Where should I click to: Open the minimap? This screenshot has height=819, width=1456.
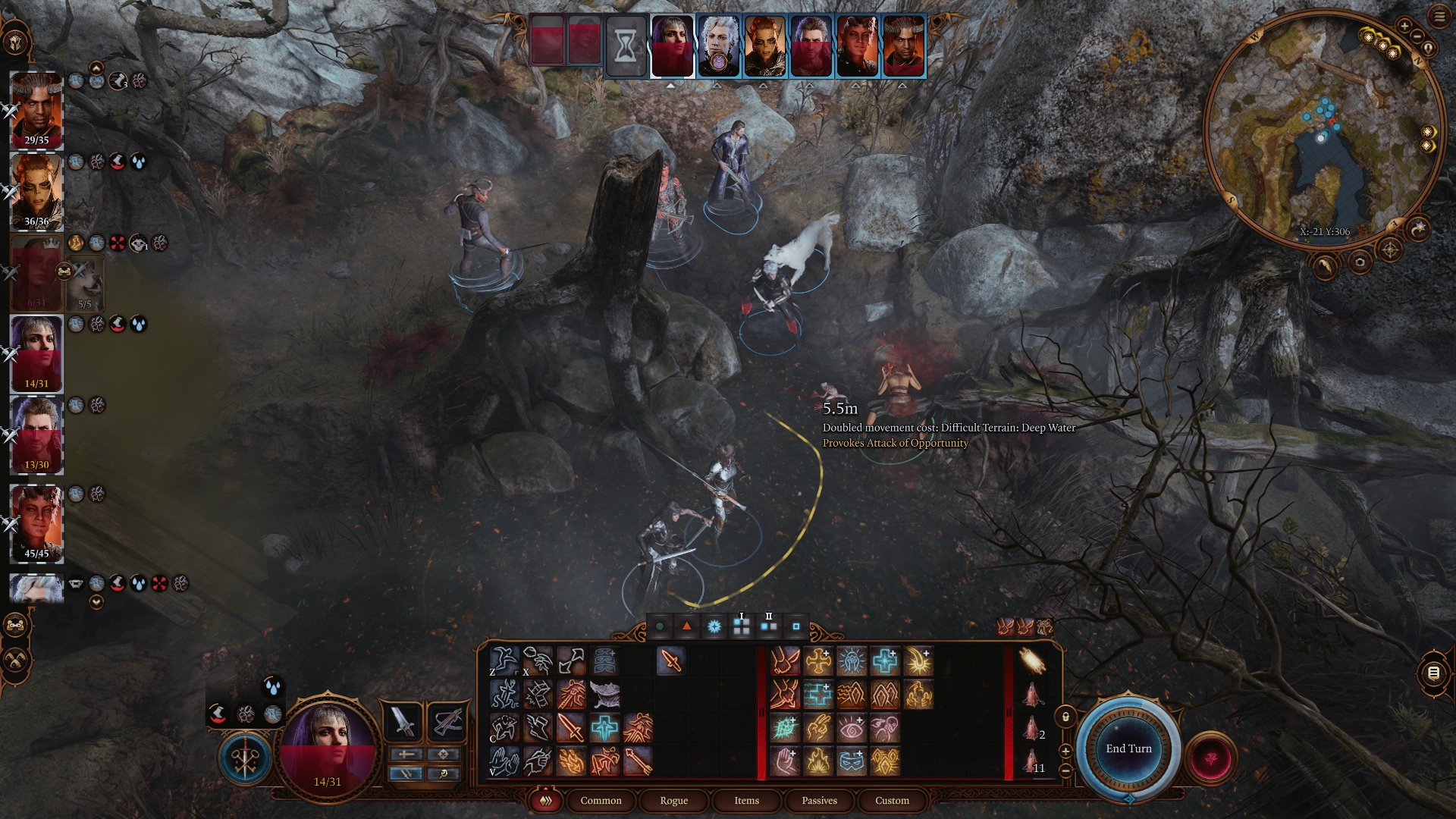click(1323, 130)
